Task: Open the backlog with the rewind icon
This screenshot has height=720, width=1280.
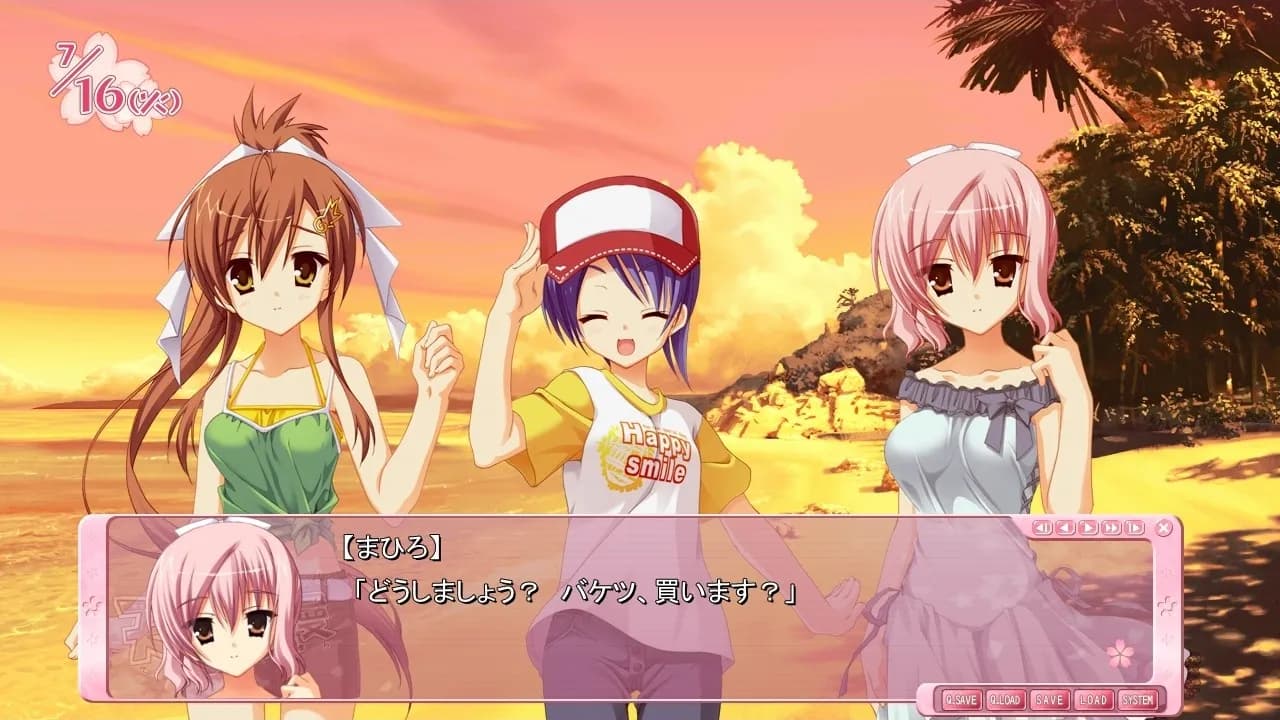Action: (1043, 528)
